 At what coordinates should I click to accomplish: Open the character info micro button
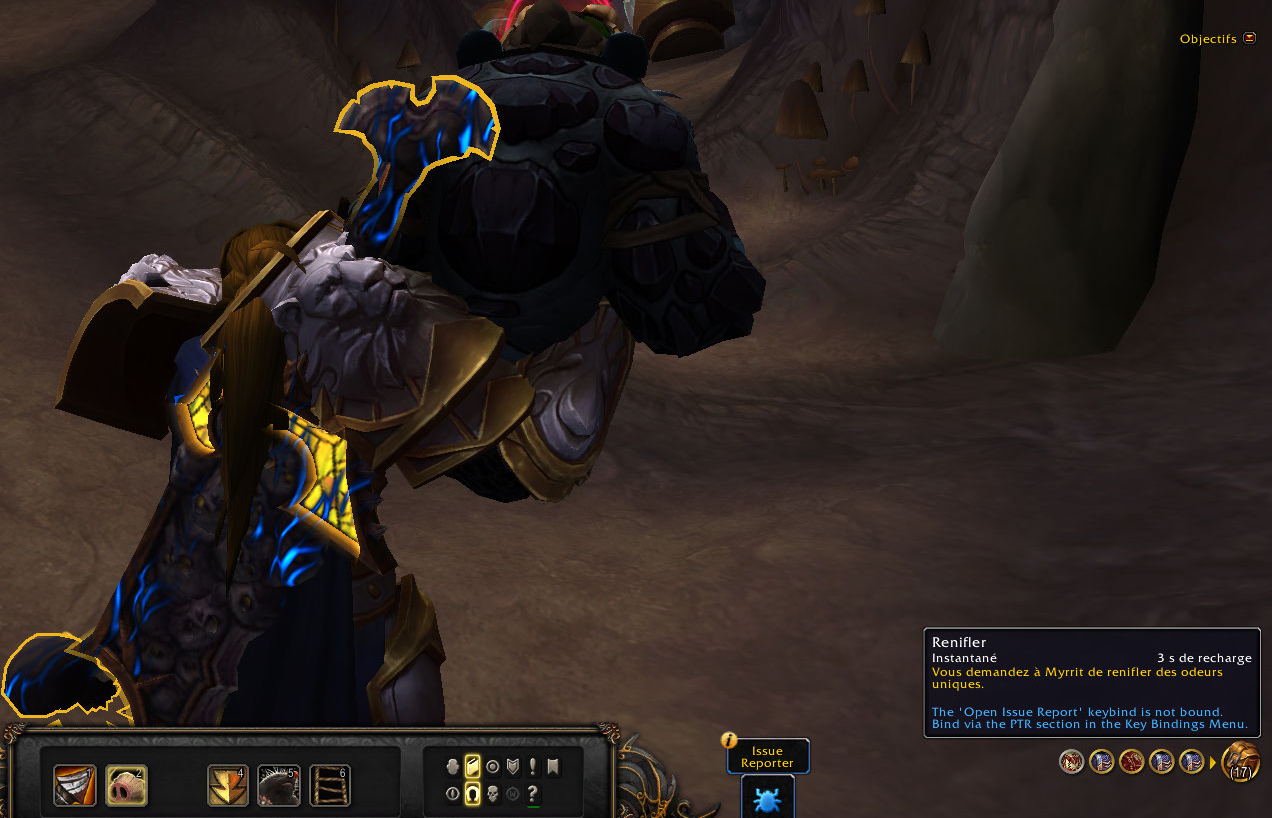click(453, 767)
